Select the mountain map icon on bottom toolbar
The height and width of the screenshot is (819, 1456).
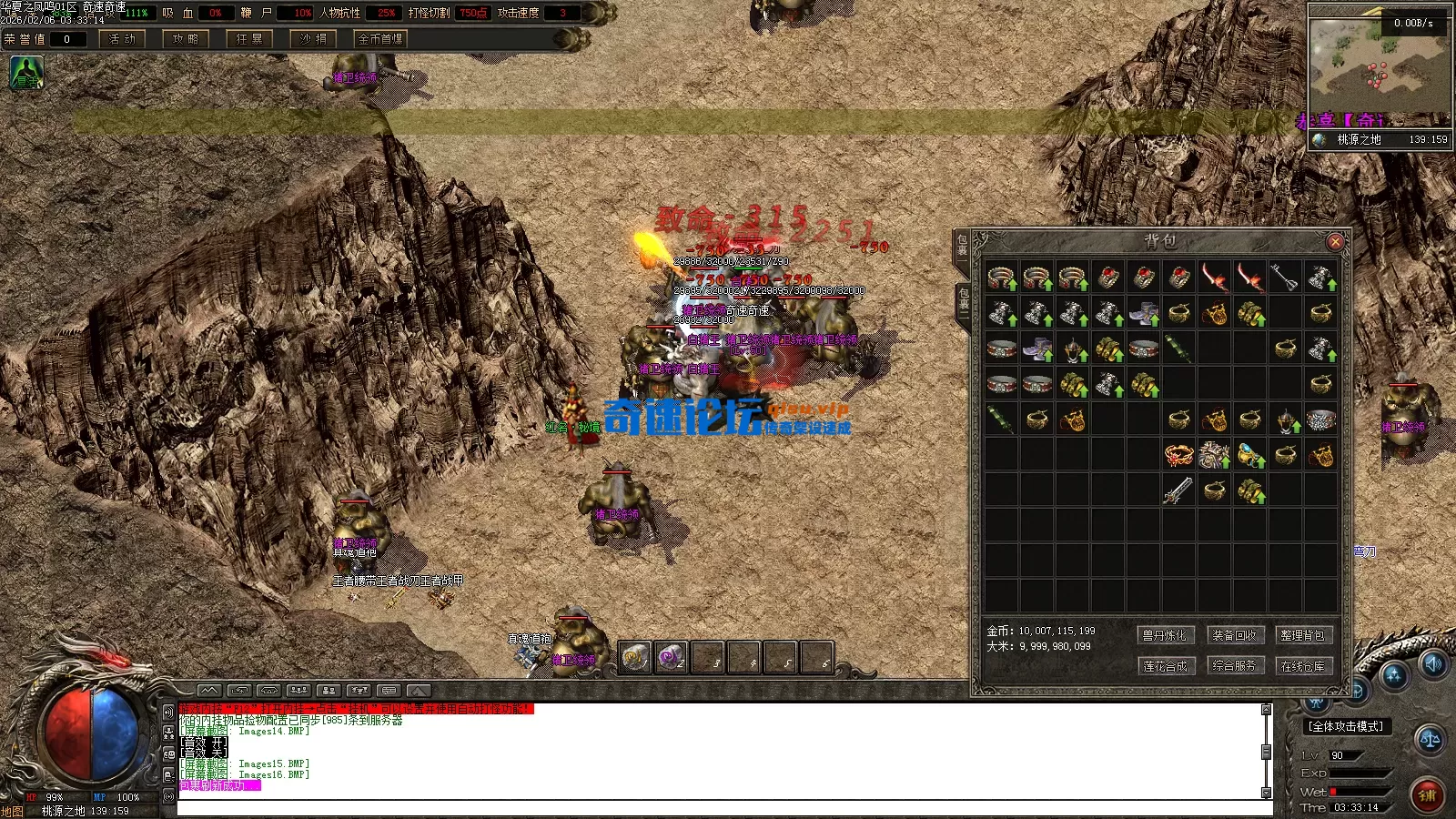tap(208, 690)
